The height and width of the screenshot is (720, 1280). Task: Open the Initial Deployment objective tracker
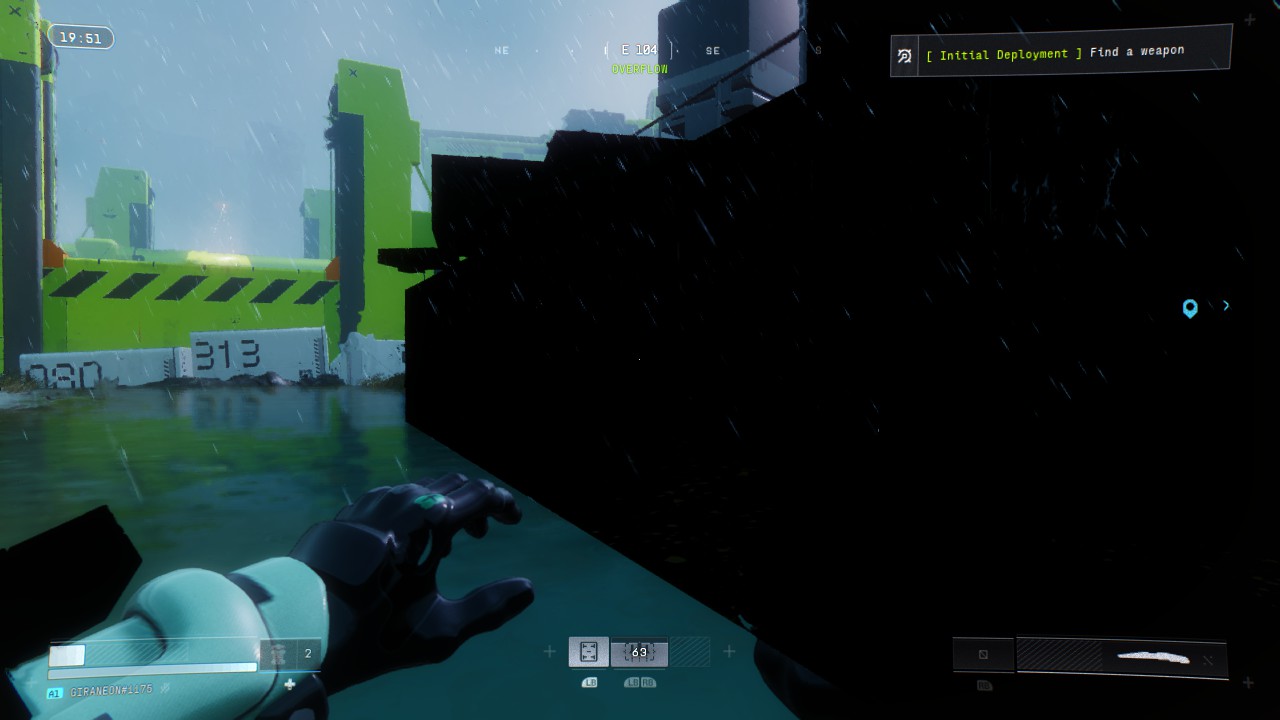tap(1060, 53)
